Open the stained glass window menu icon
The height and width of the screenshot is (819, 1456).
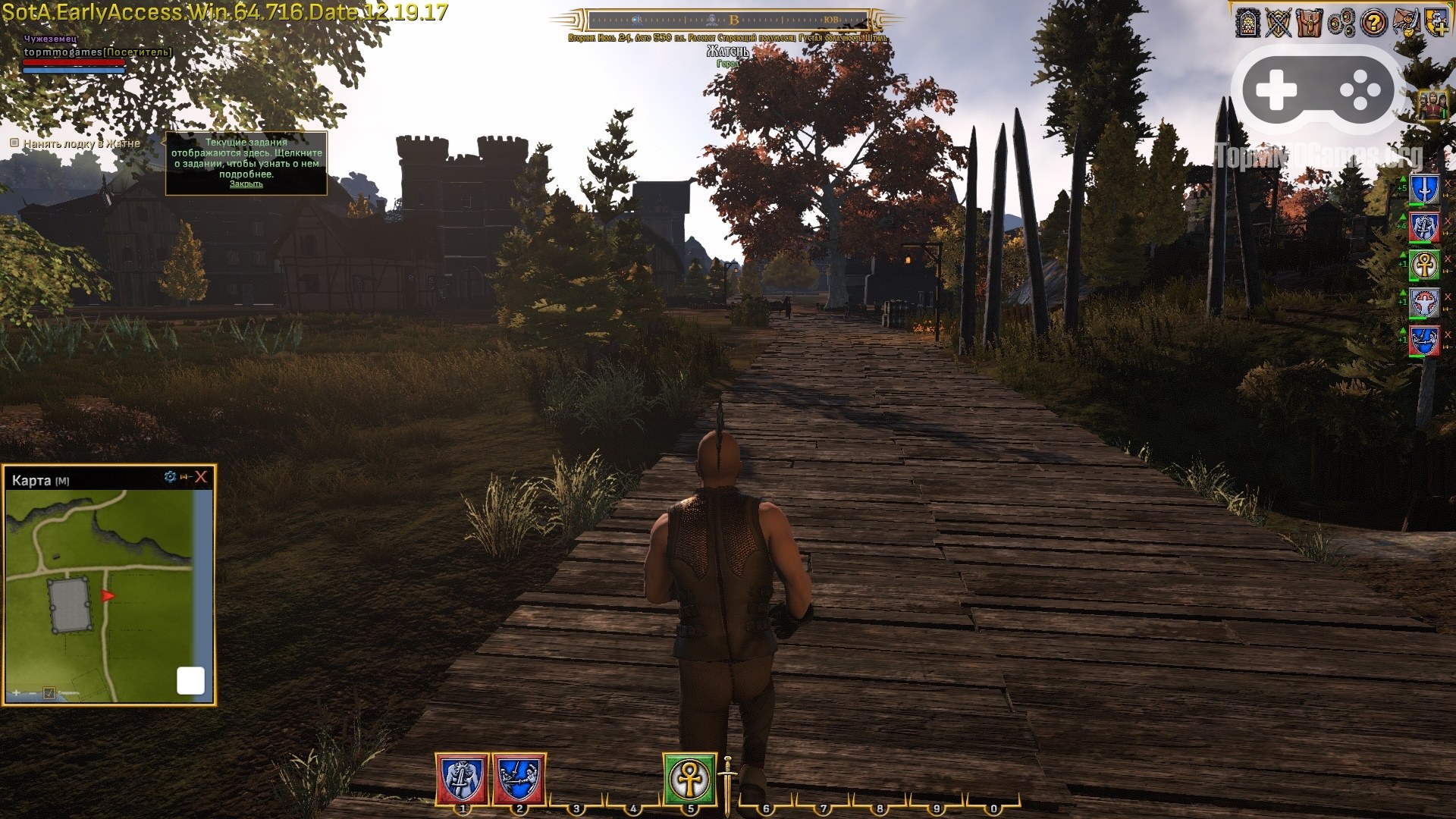[x=1247, y=23]
